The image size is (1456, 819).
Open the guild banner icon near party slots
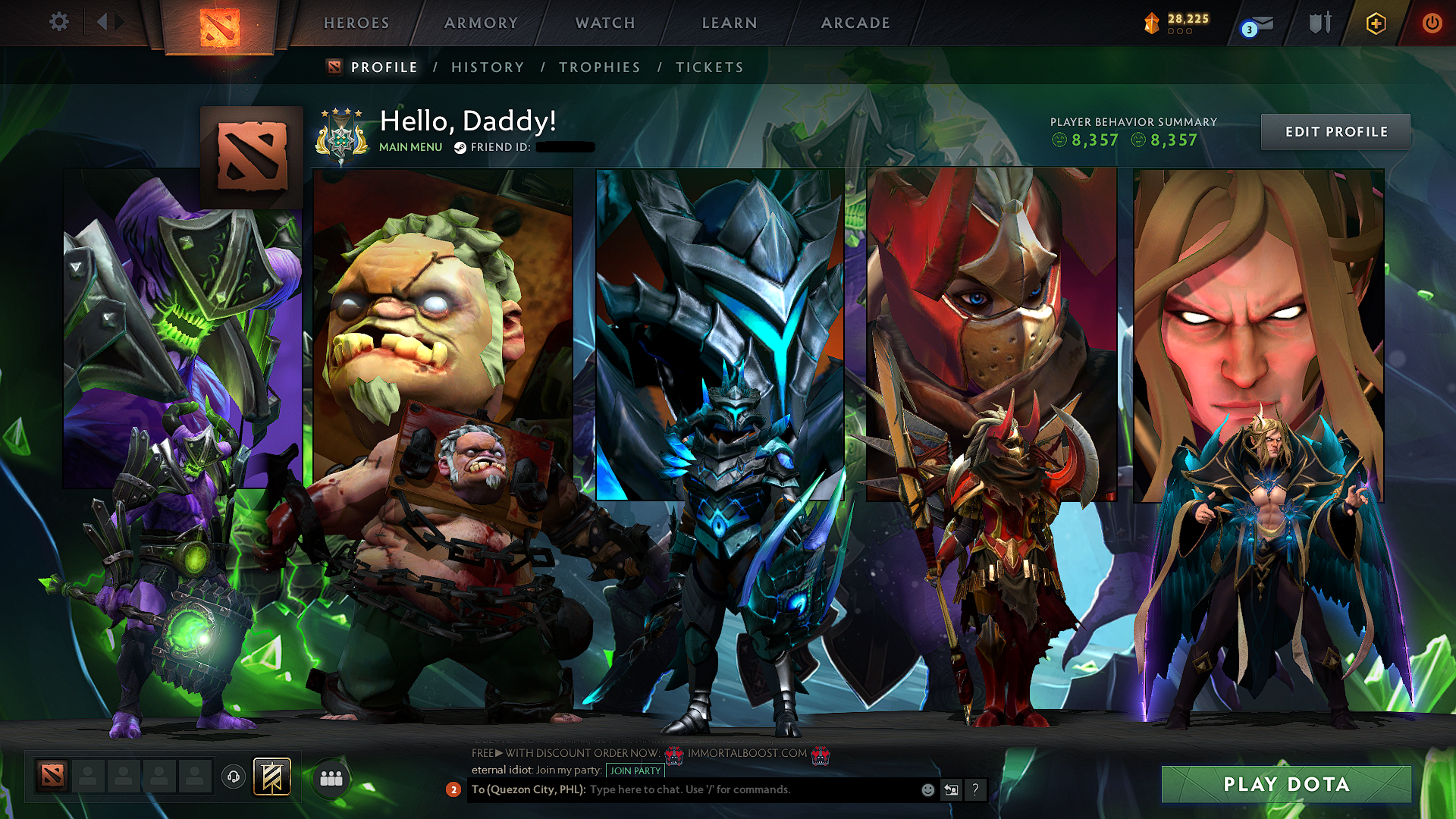[271, 777]
